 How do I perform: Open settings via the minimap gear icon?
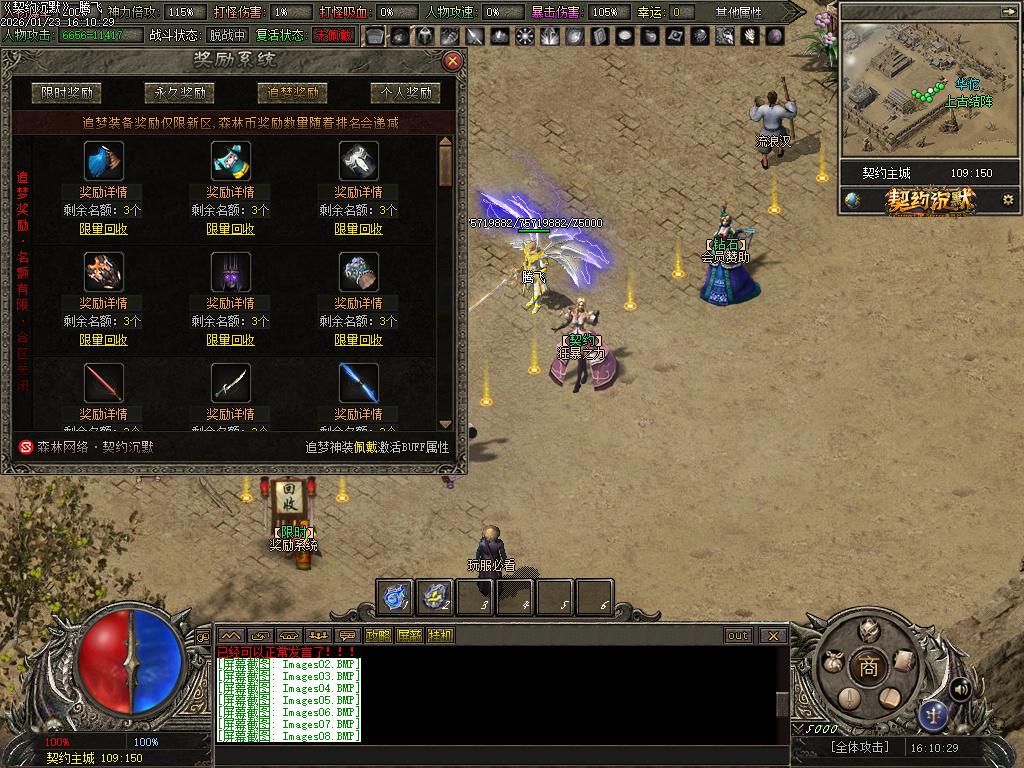1008,200
